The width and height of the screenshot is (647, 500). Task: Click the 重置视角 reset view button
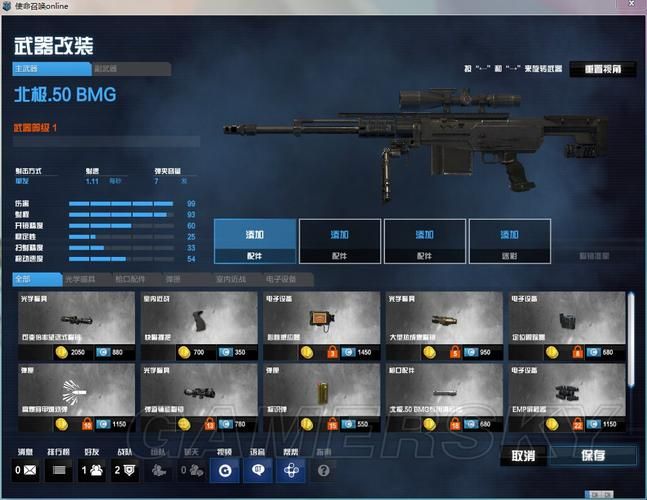[x=602, y=70]
